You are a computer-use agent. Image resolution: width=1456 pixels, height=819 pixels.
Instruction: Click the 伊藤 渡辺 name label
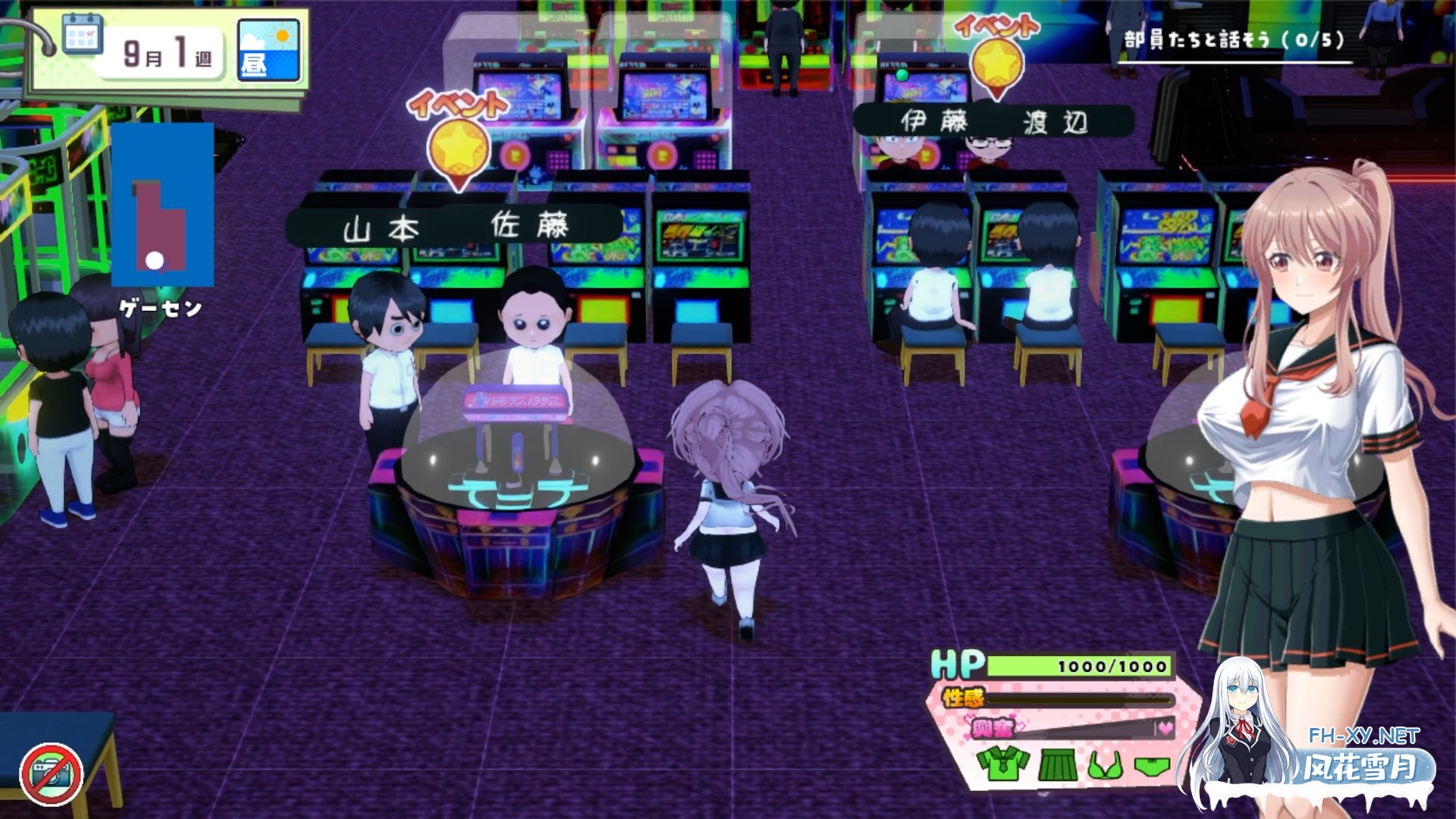tap(993, 121)
